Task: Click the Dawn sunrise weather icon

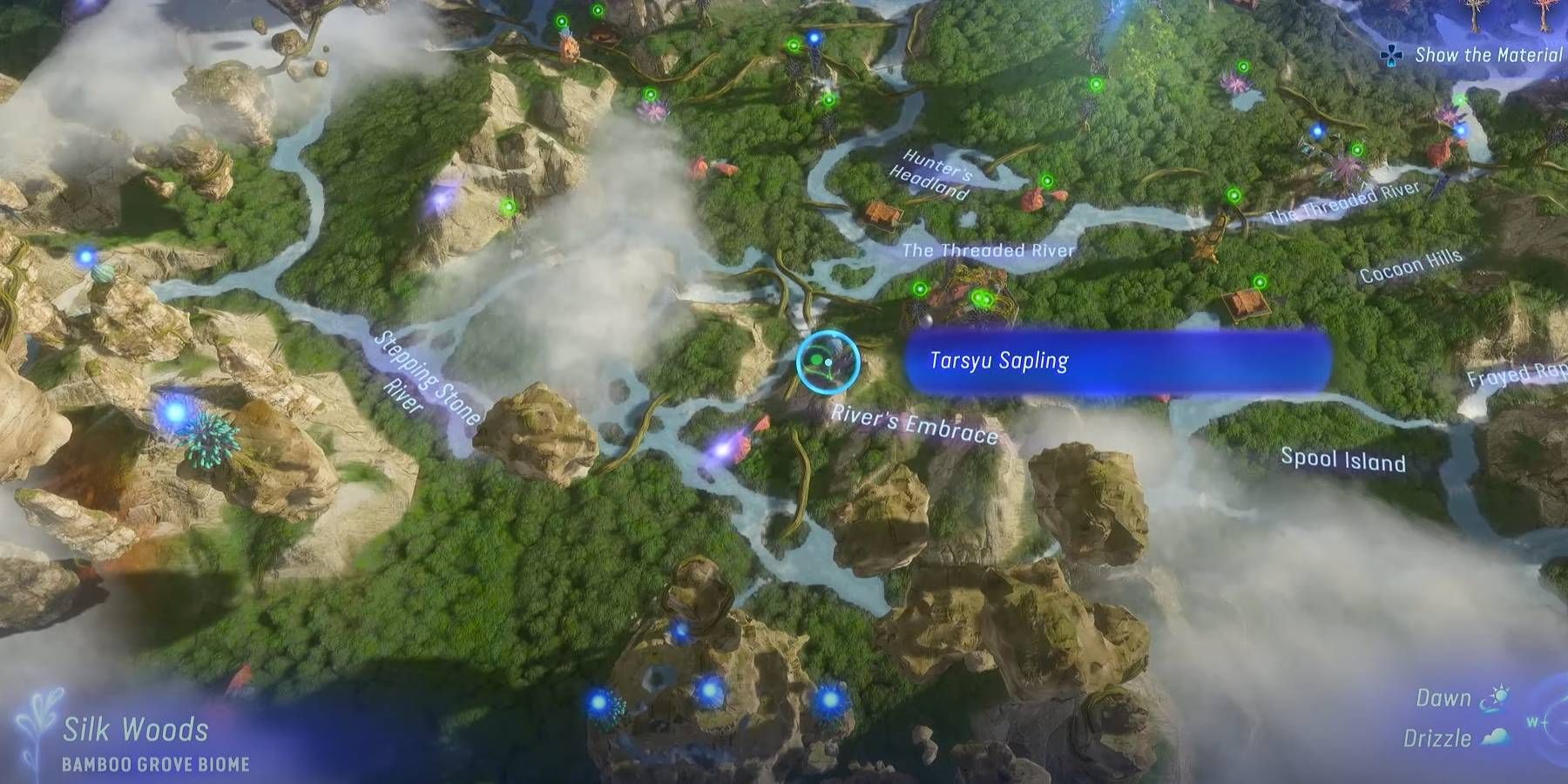Action: (1496, 697)
